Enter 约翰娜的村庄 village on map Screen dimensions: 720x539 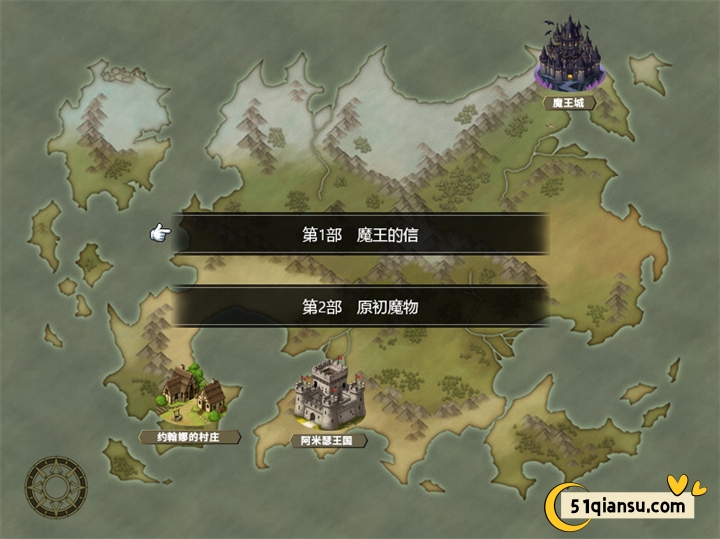(194, 393)
